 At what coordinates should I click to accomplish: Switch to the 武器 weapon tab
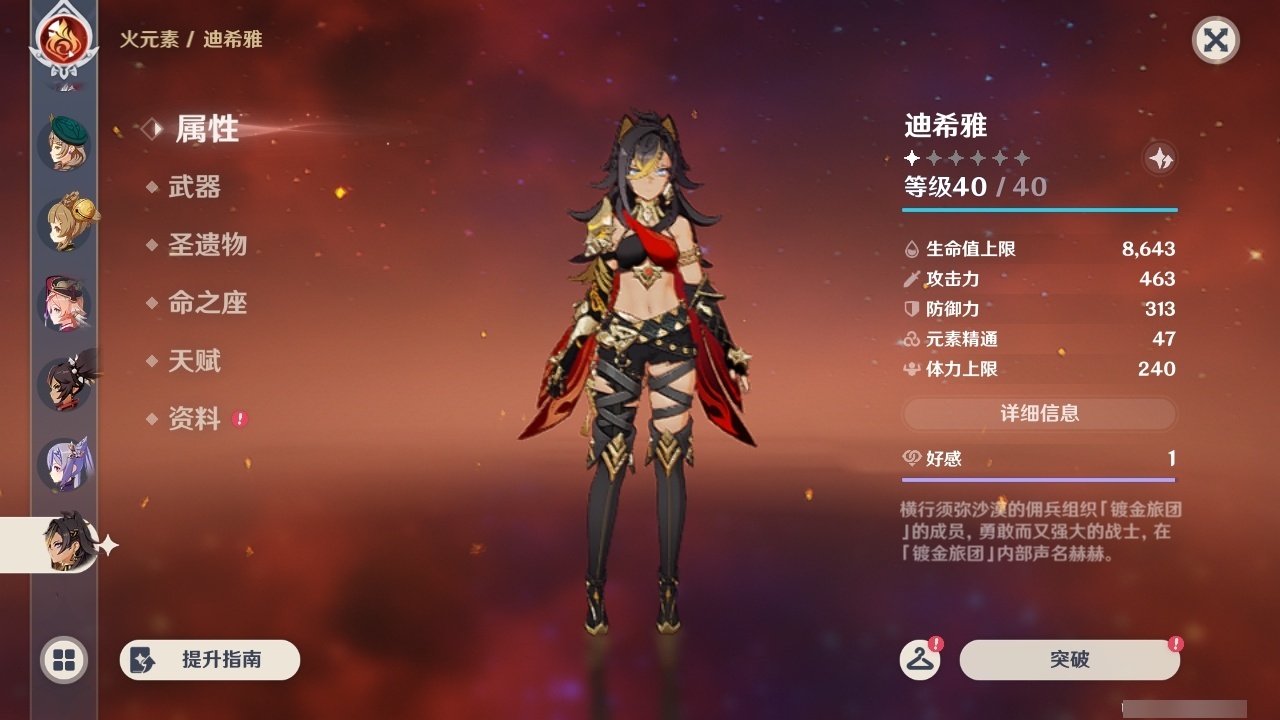pyautogui.click(x=196, y=187)
